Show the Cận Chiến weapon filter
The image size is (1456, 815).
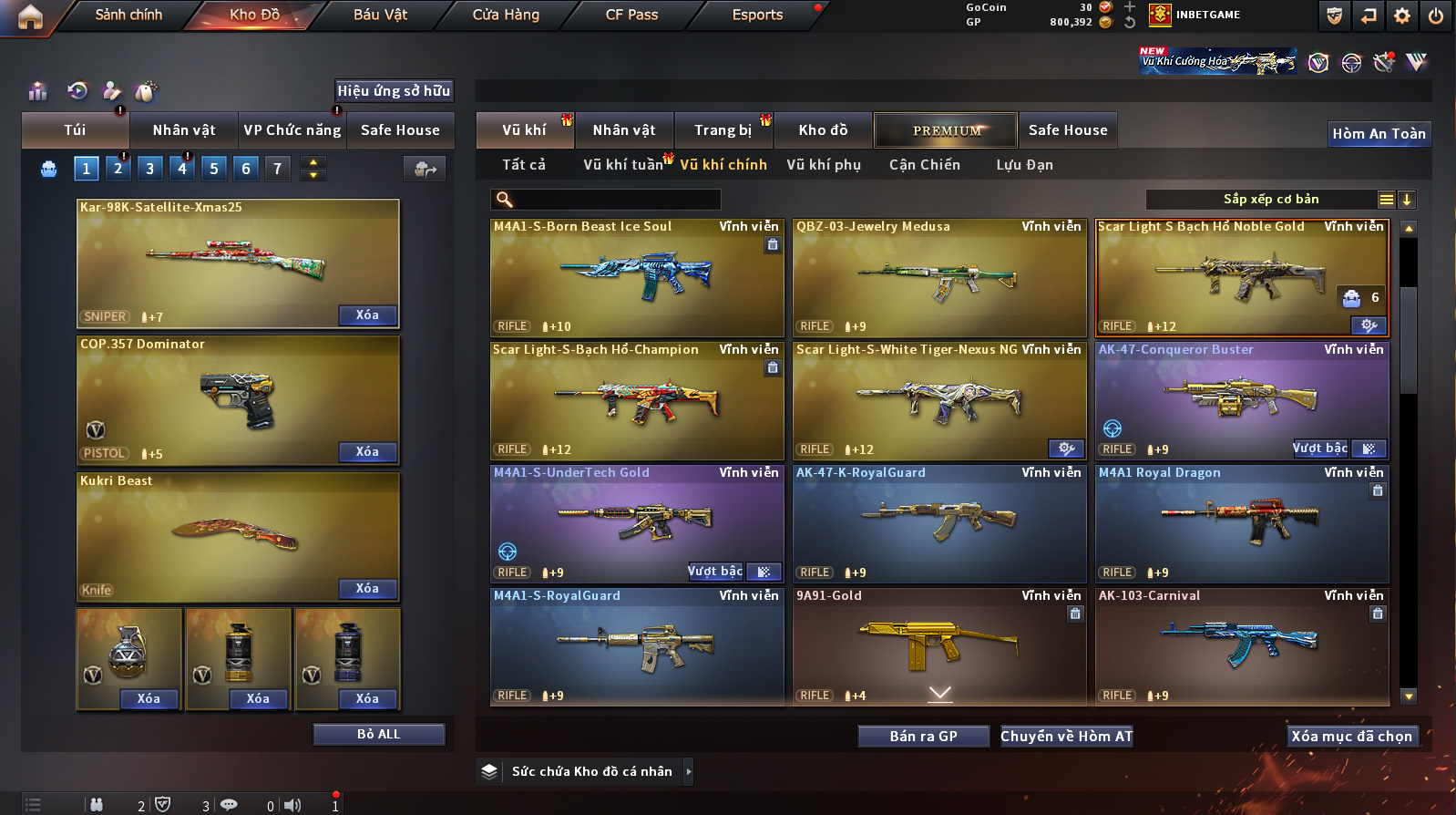point(925,165)
